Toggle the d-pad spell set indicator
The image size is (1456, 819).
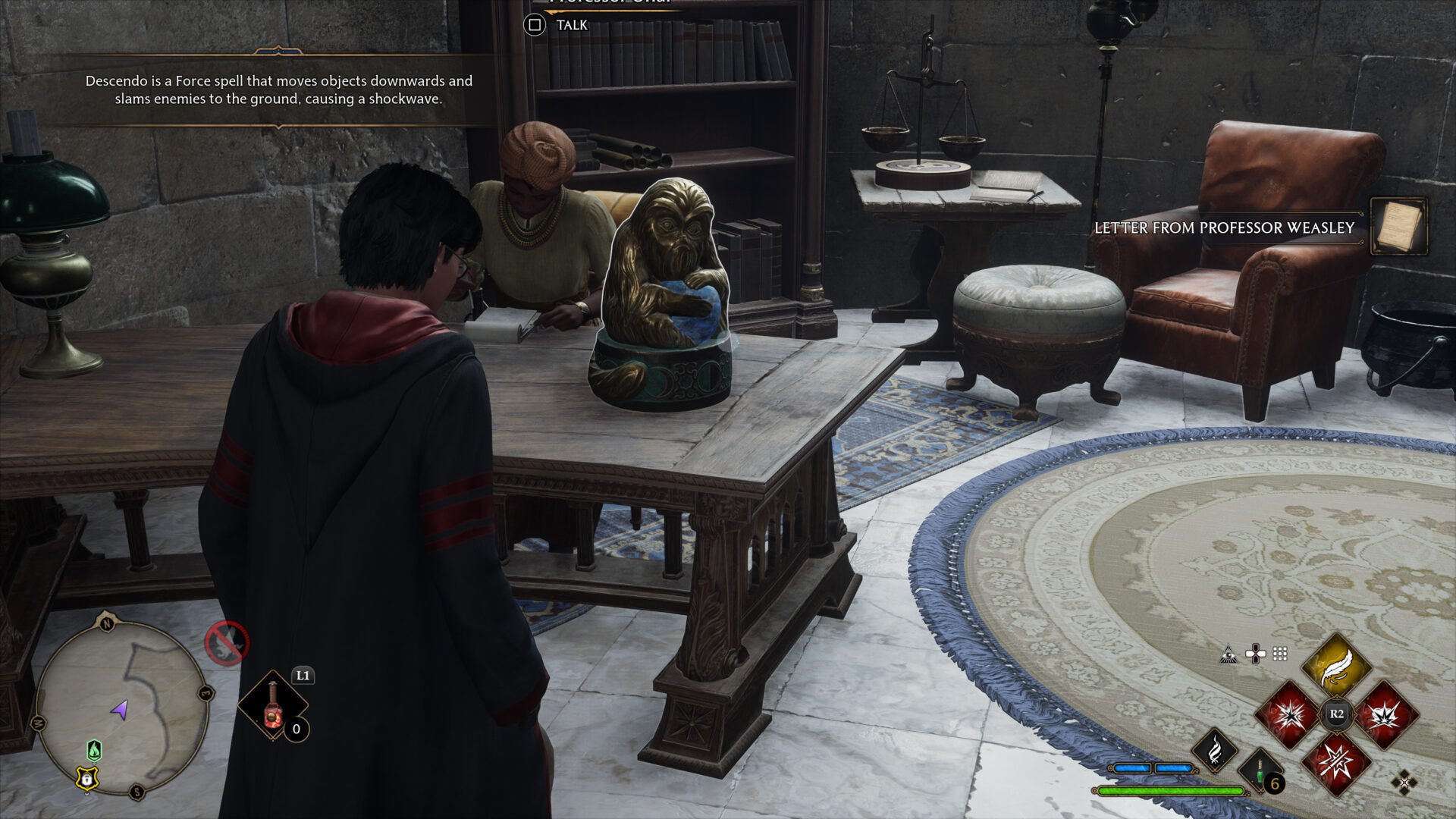[x=1255, y=653]
